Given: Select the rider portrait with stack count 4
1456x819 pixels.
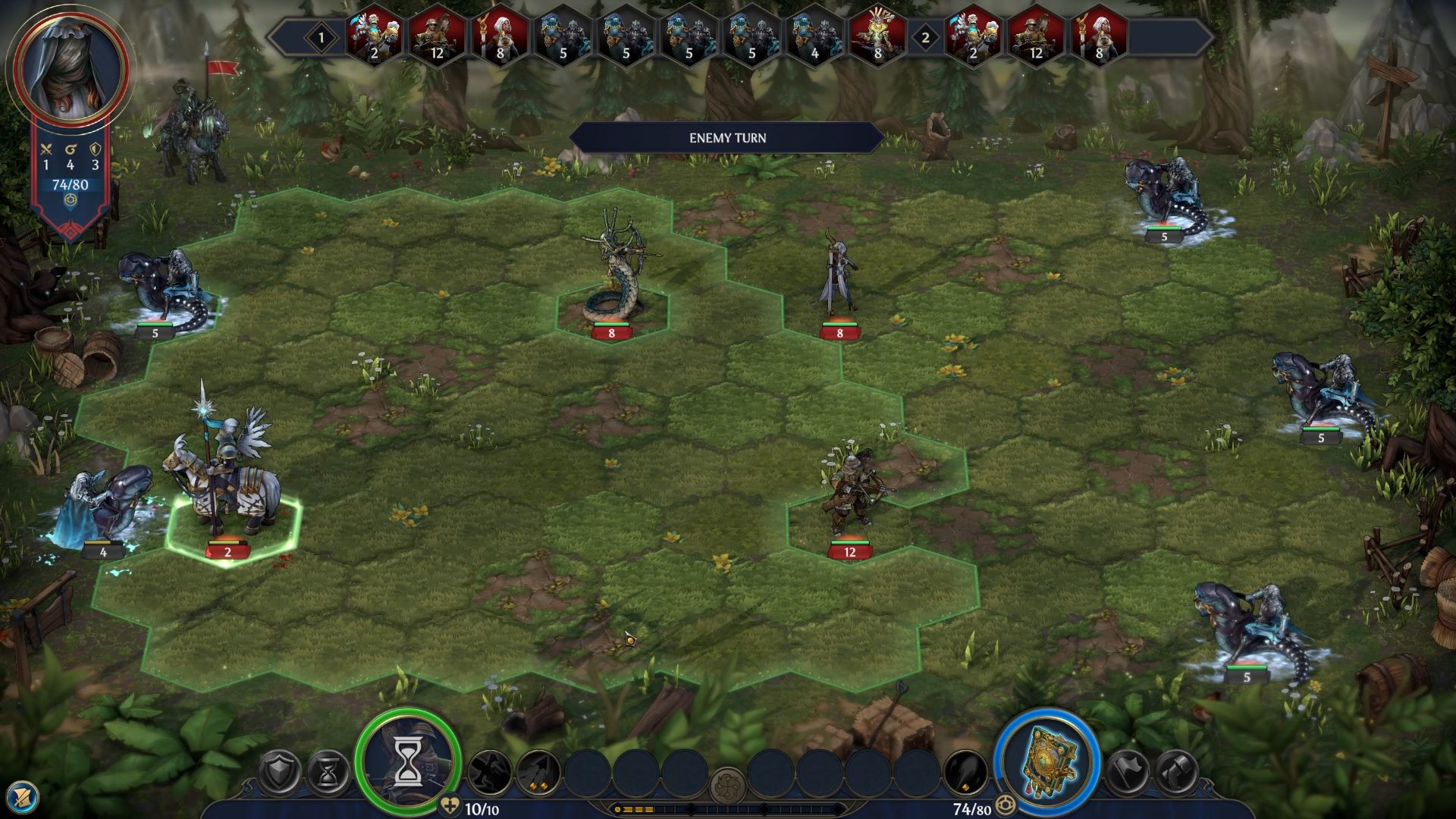Looking at the screenshot, I should tap(814, 36).
